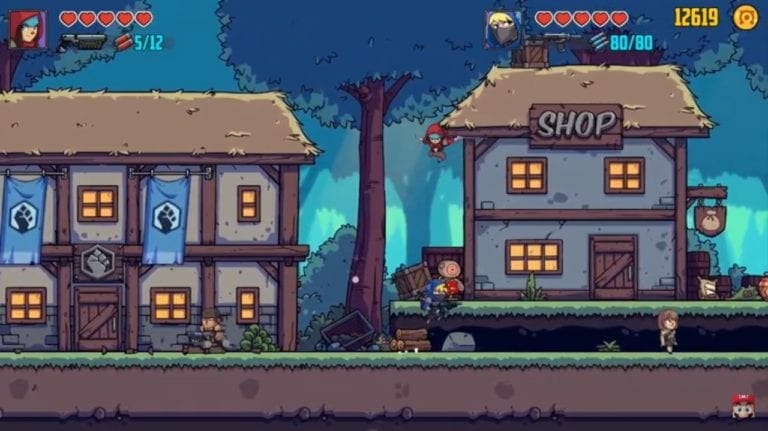Viewport: 768px width, 431px height.
Task: Select player one's shotgun weapon icon
Action: click(x=82, y=42)
